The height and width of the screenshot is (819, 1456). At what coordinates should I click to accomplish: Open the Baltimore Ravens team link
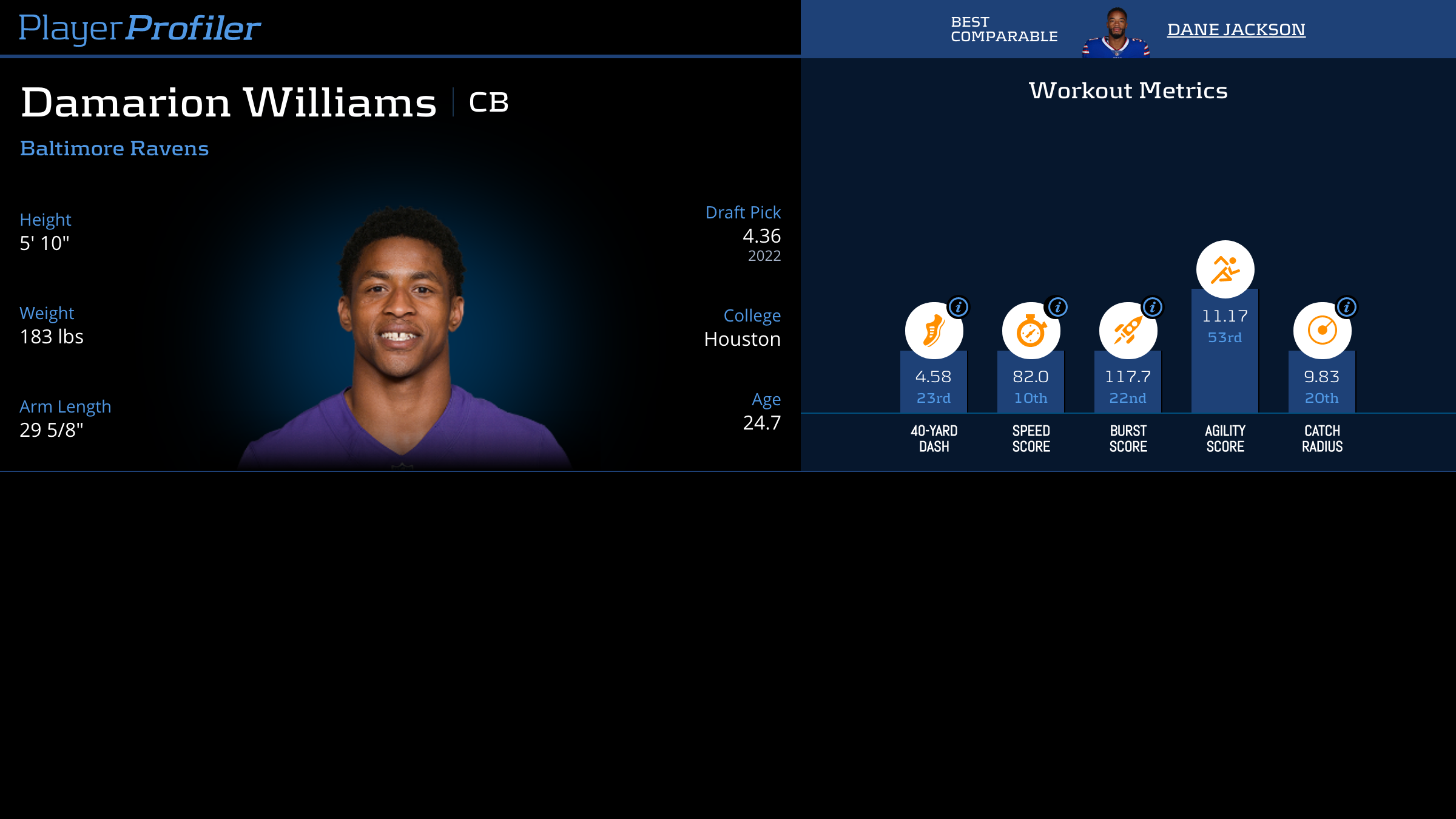pos(114,149)
